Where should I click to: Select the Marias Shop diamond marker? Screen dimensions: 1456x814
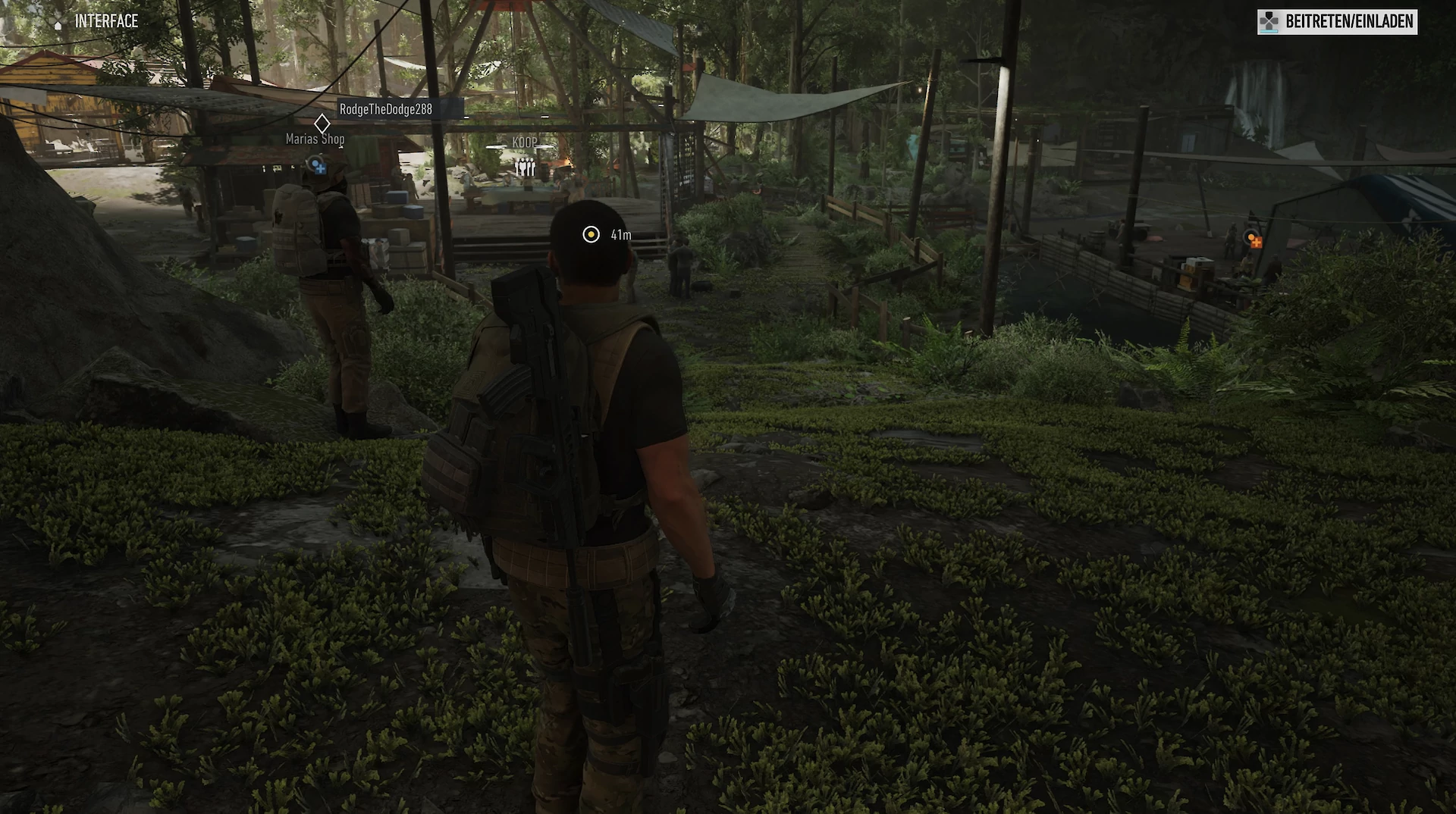(x=322, y=124)
